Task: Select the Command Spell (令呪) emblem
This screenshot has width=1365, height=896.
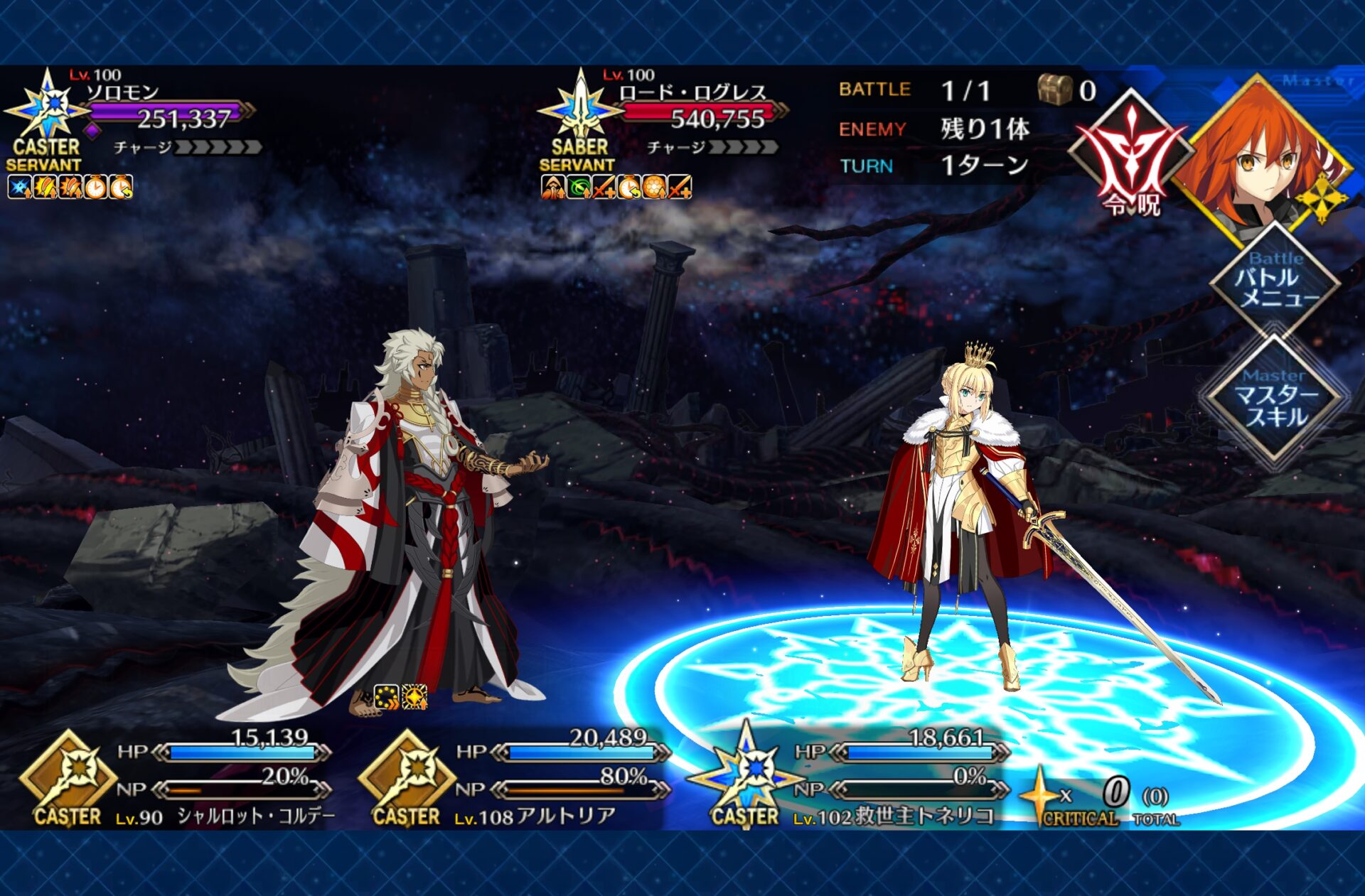Action: [x=1130, y=158]
